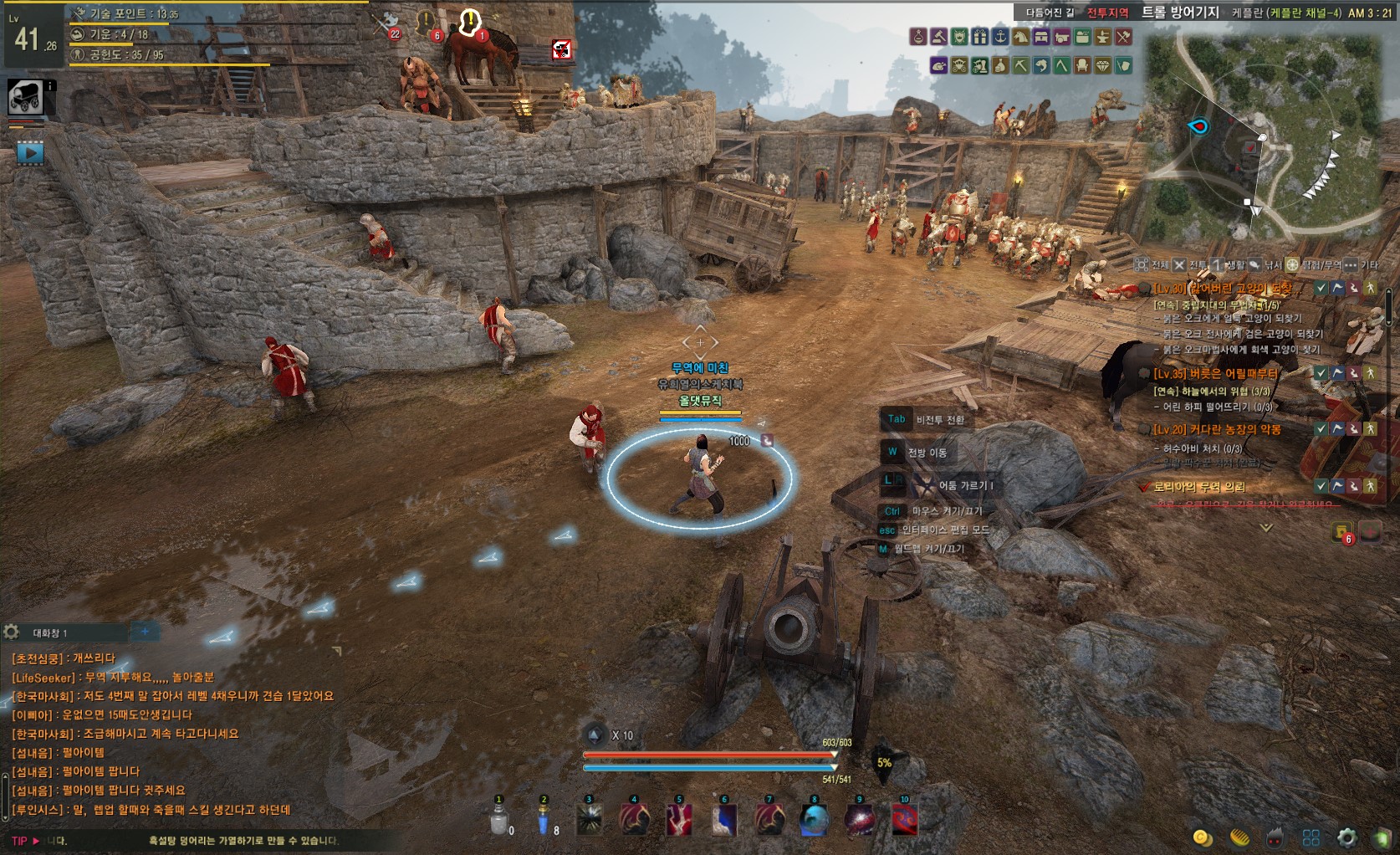
Task: Use the blue mana potion in slot 2
Action: [544, 819]
